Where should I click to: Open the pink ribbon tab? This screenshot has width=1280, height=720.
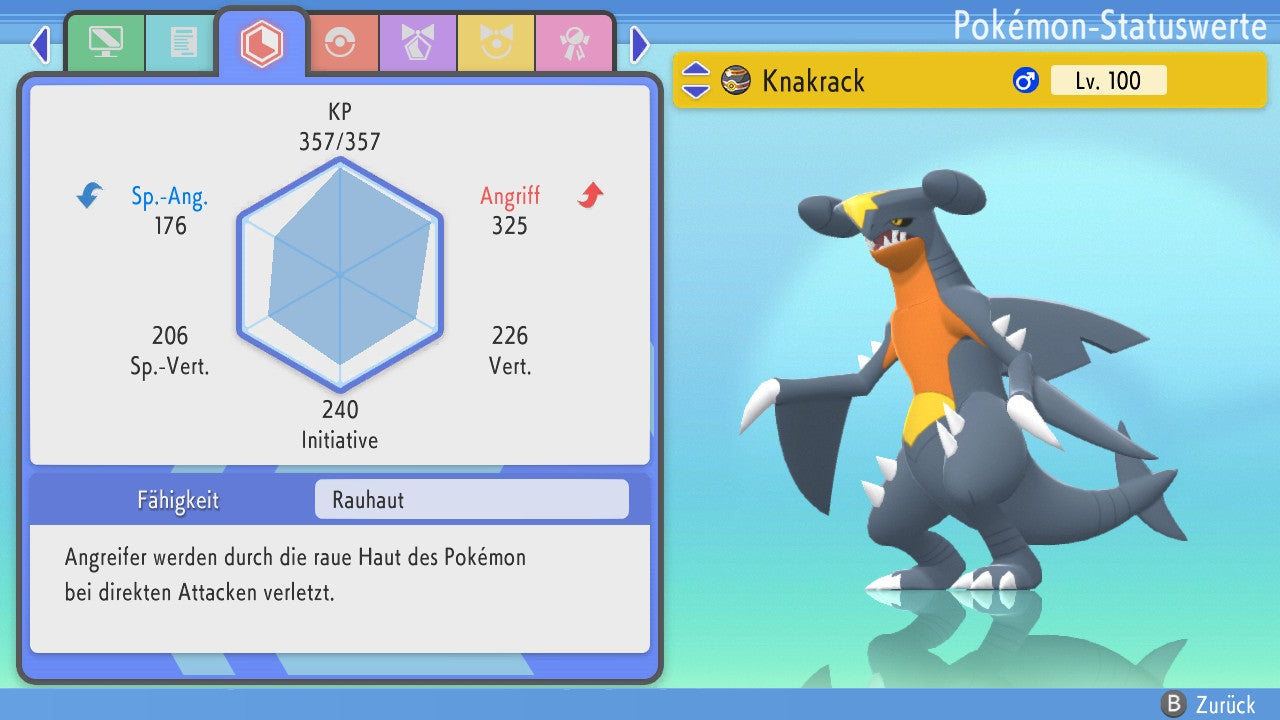[574, 42]
